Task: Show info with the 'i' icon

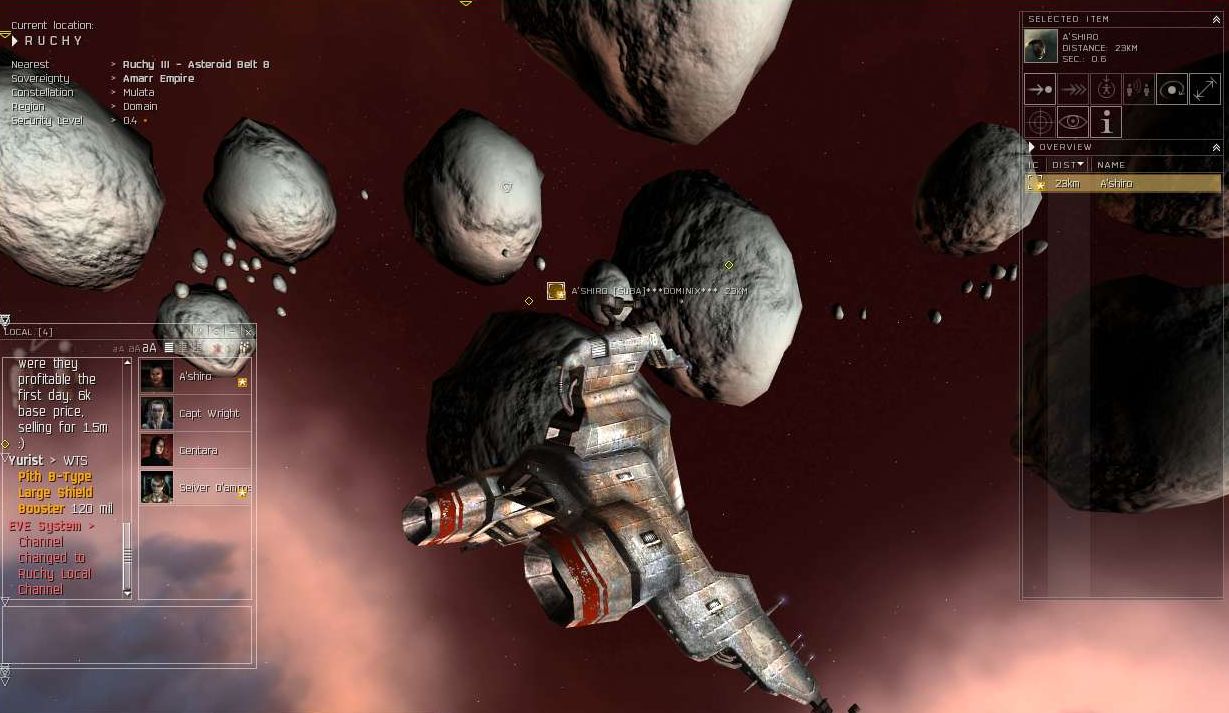Action: pos(1106,123)
